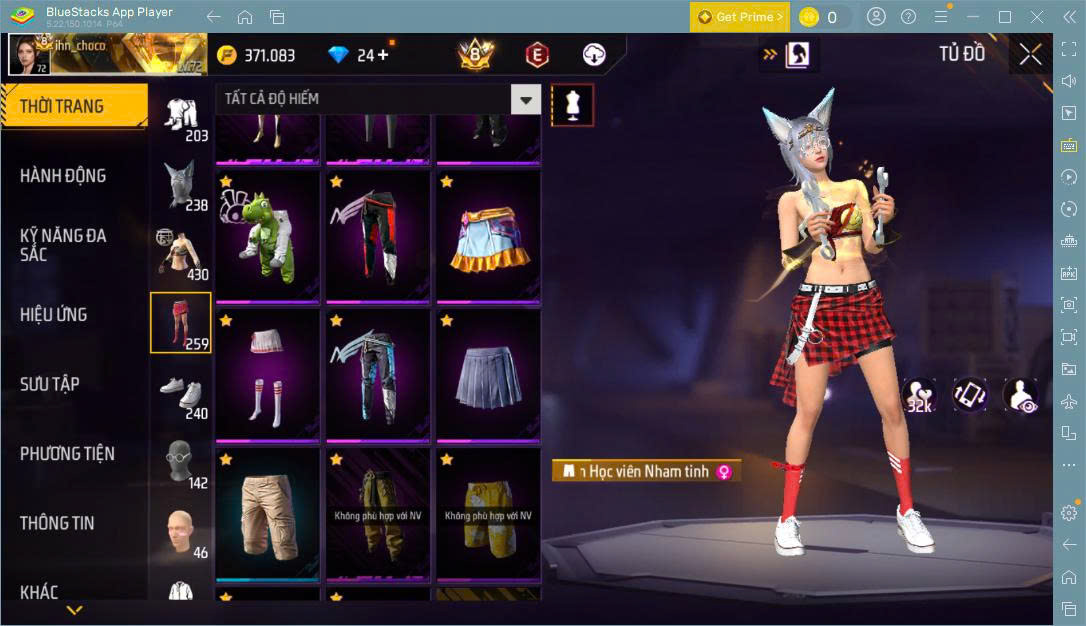
Task: Select the blue and yellow ruffled skirt
Action: click(x=488, y=236)
